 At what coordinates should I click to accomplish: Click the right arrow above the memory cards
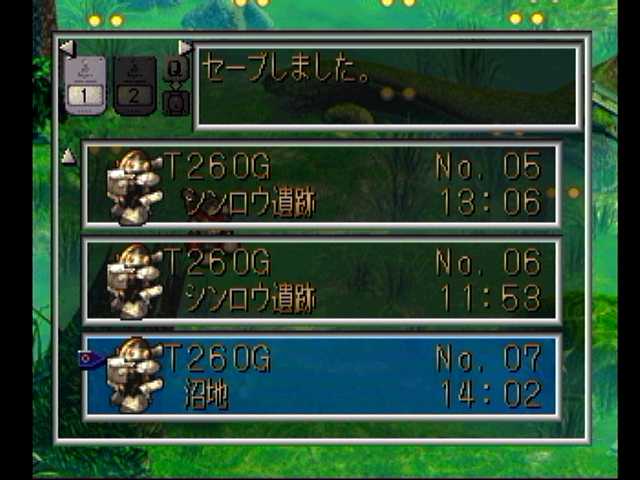click(x=185, y=47)
